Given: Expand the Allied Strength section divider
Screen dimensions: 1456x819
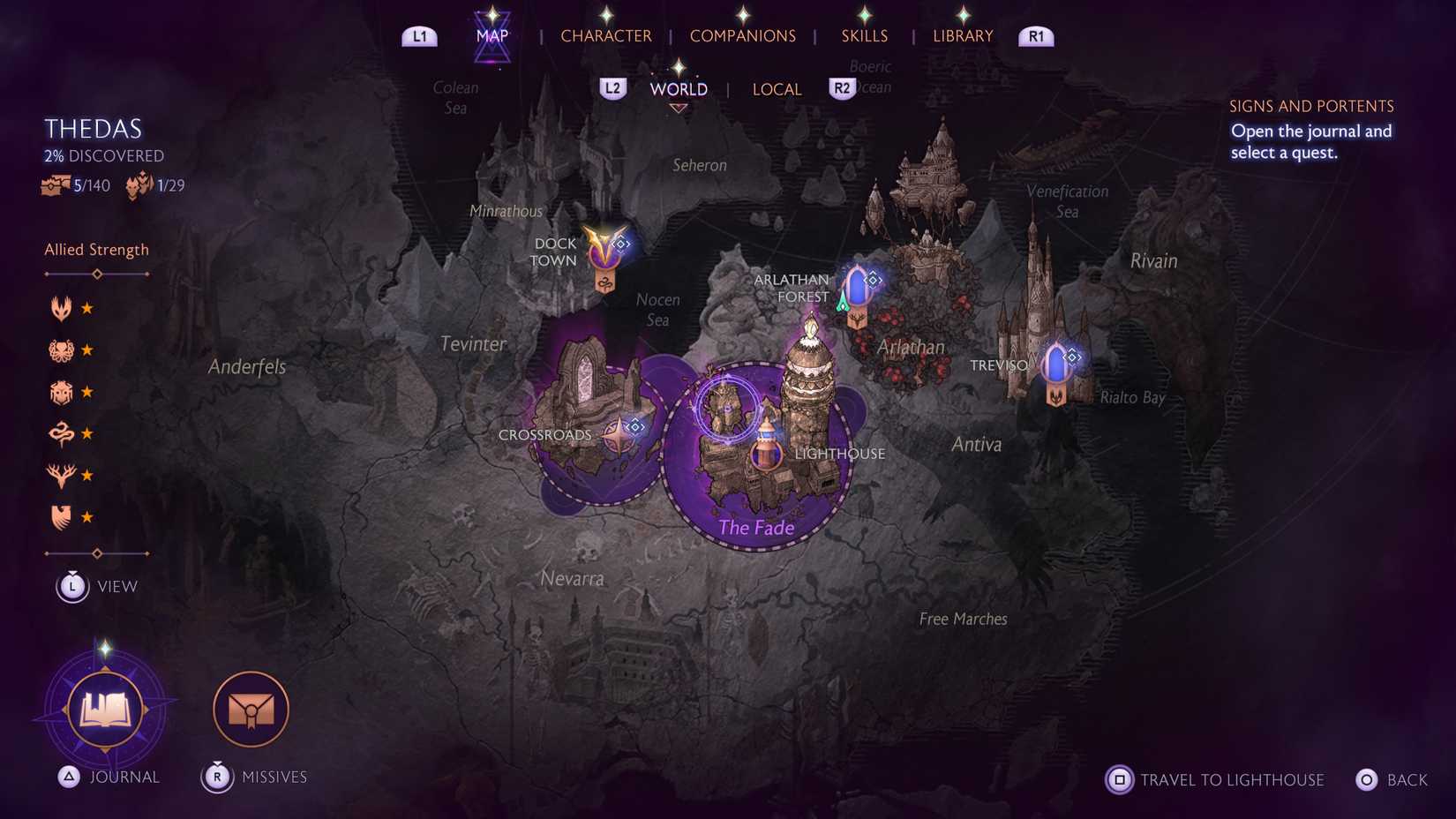Looking at the screenshot, I should pos(96,274).
